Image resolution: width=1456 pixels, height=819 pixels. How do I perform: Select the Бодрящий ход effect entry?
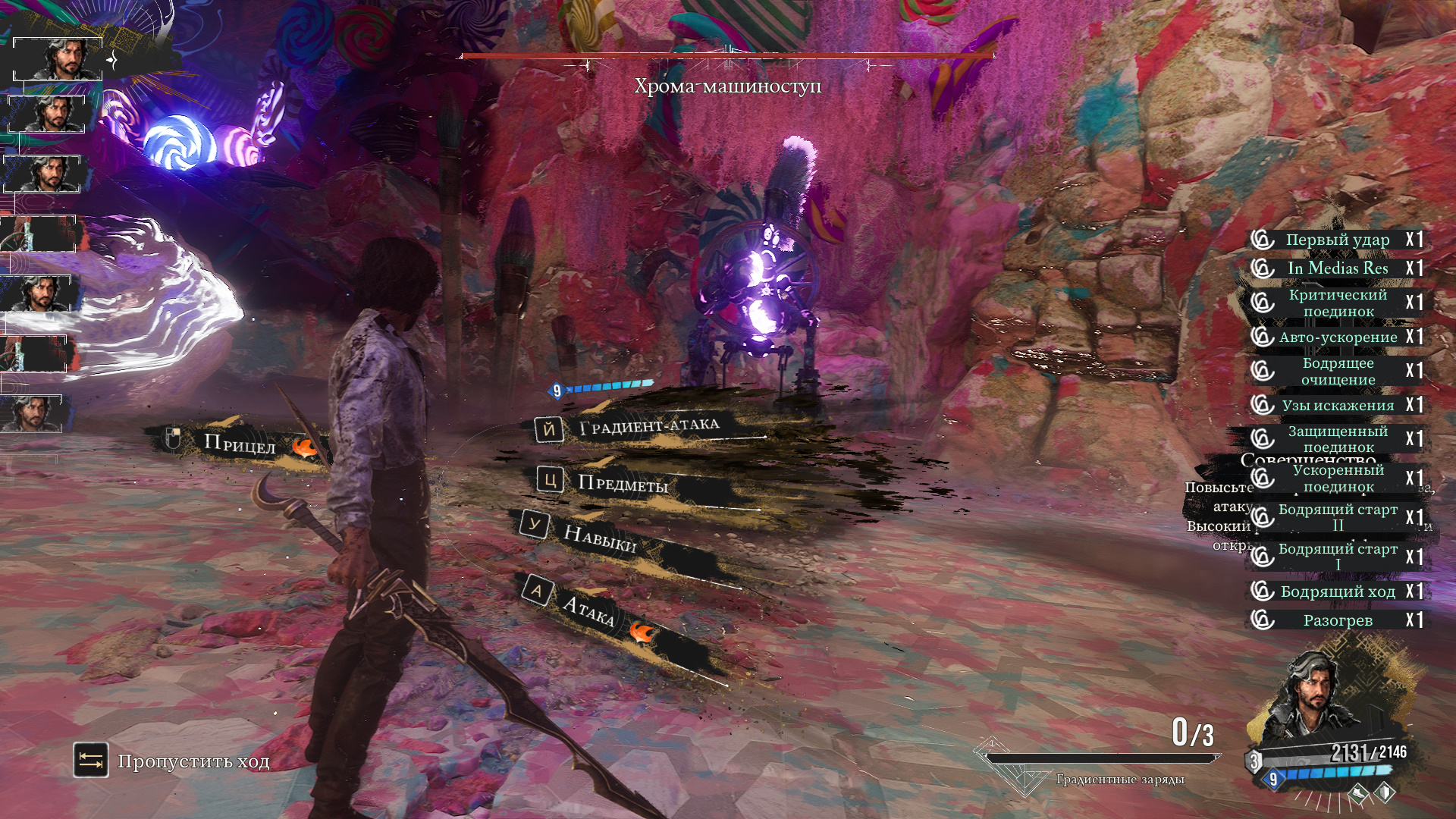(1337, 591)
